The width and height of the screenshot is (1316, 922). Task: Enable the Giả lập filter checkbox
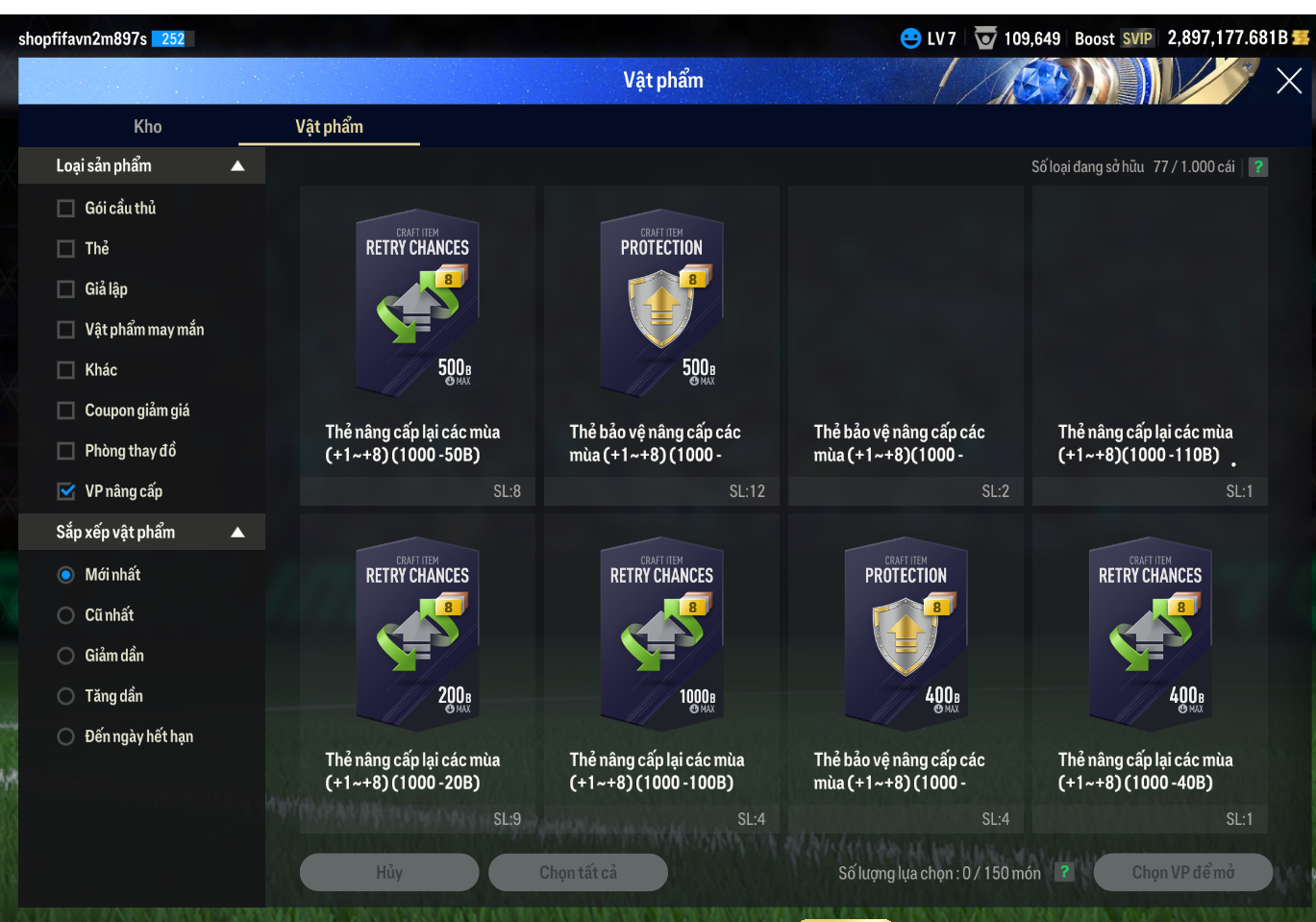point(66,289)
